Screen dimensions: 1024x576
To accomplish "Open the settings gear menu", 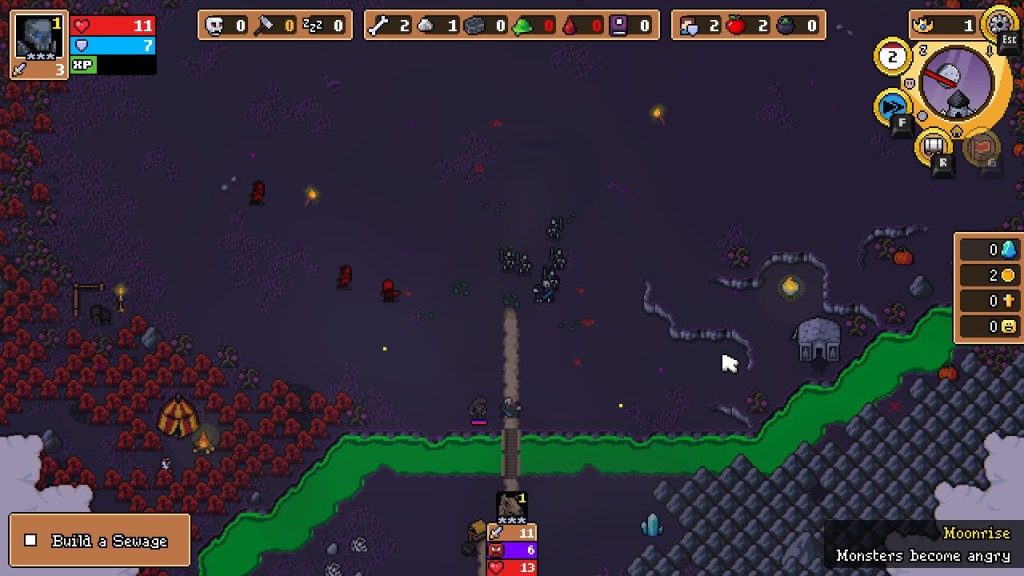I will pos(999,22).
